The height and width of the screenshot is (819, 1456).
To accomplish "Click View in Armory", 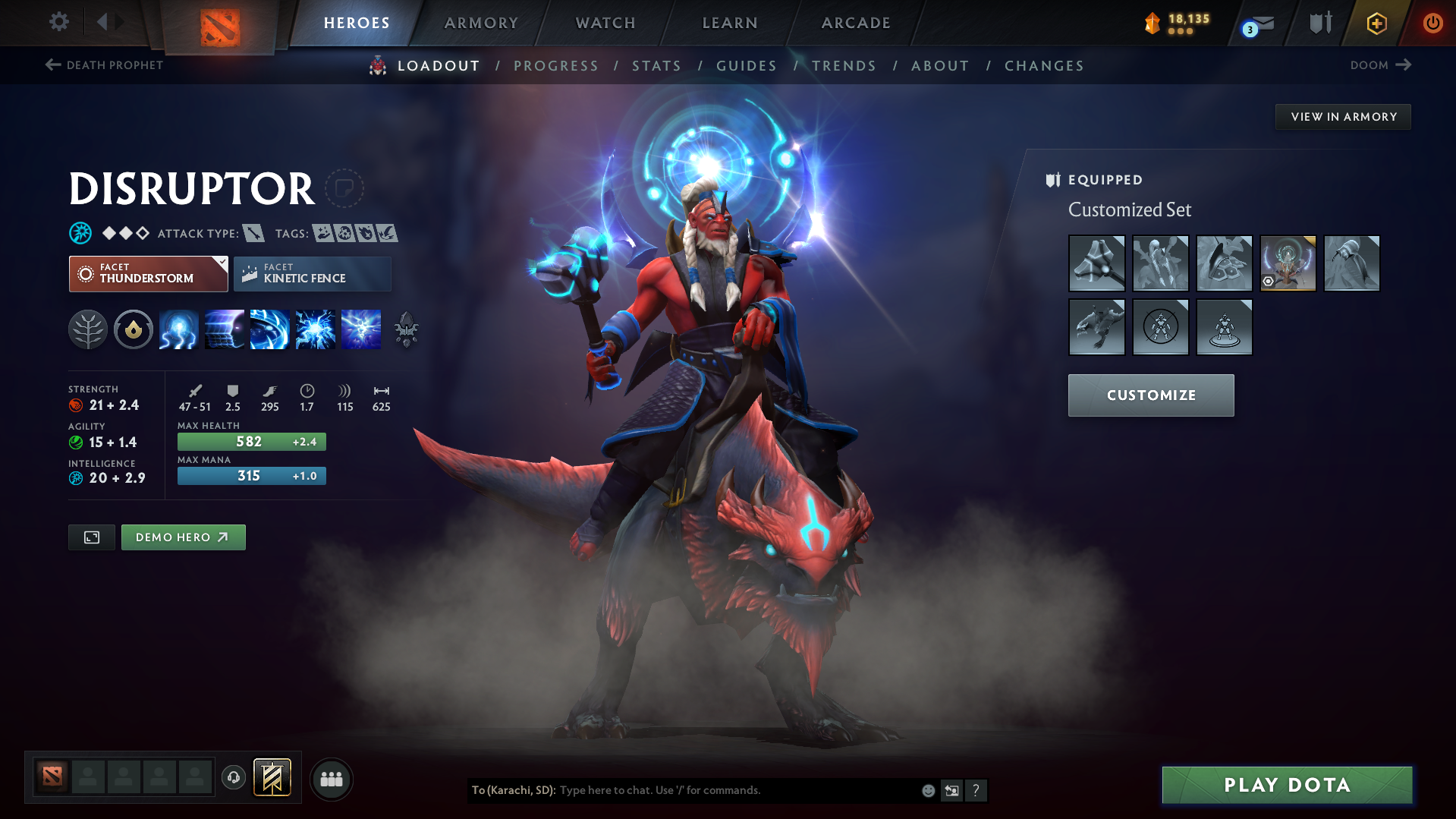I will click(1343, 116).
